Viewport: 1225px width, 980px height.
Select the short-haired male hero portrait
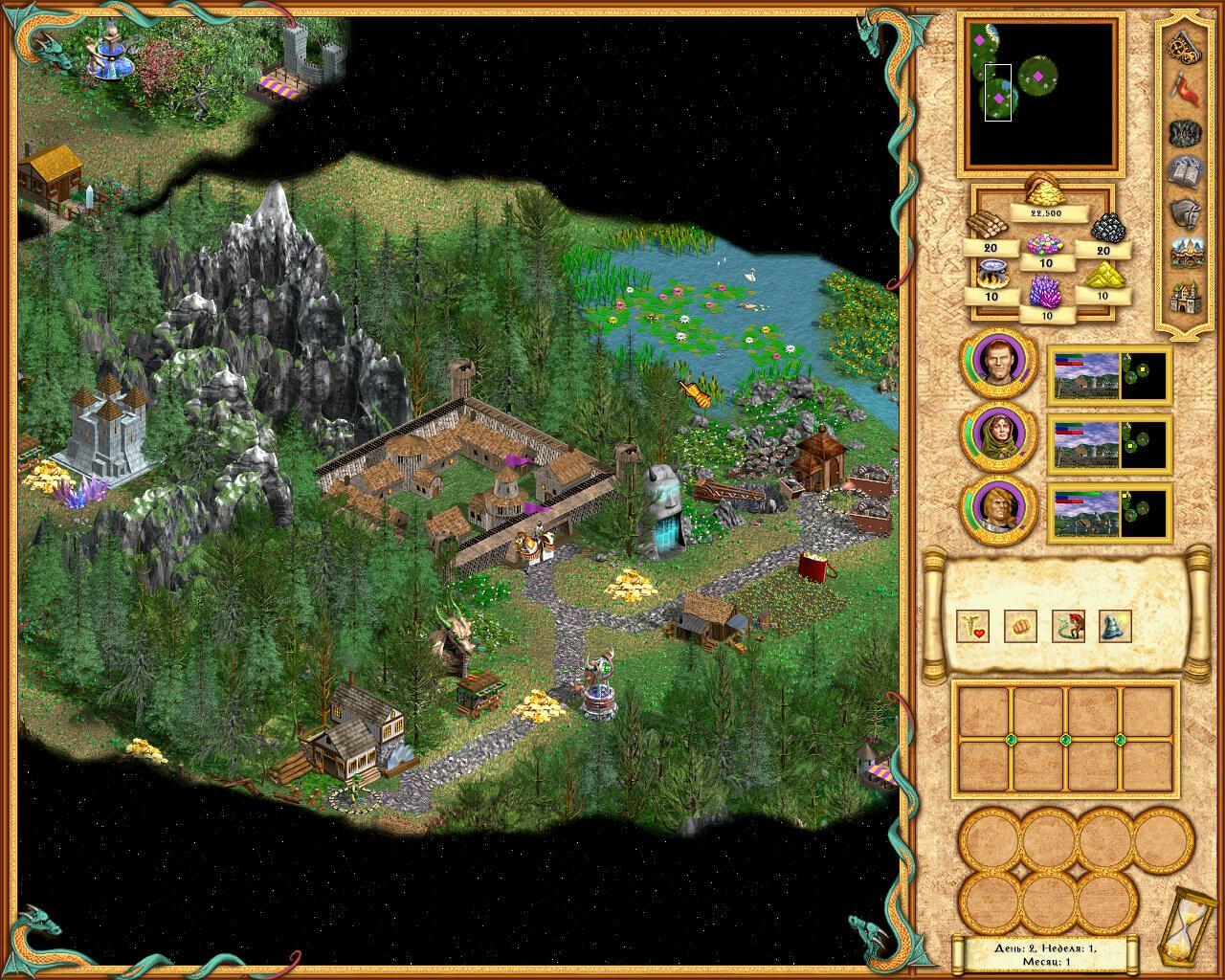click(998, 363)
